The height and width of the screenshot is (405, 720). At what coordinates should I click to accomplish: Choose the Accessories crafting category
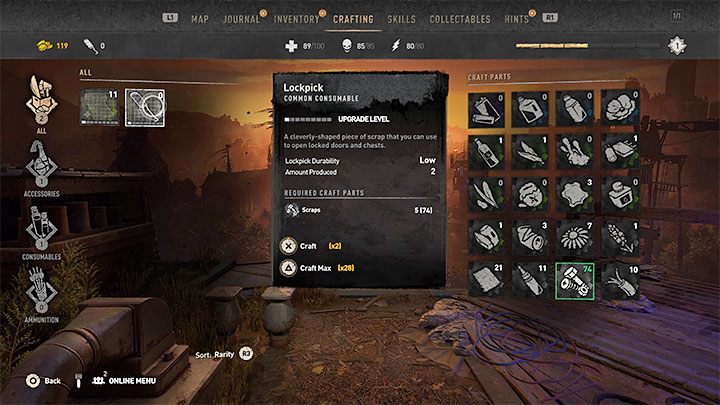tap(42, 165)
